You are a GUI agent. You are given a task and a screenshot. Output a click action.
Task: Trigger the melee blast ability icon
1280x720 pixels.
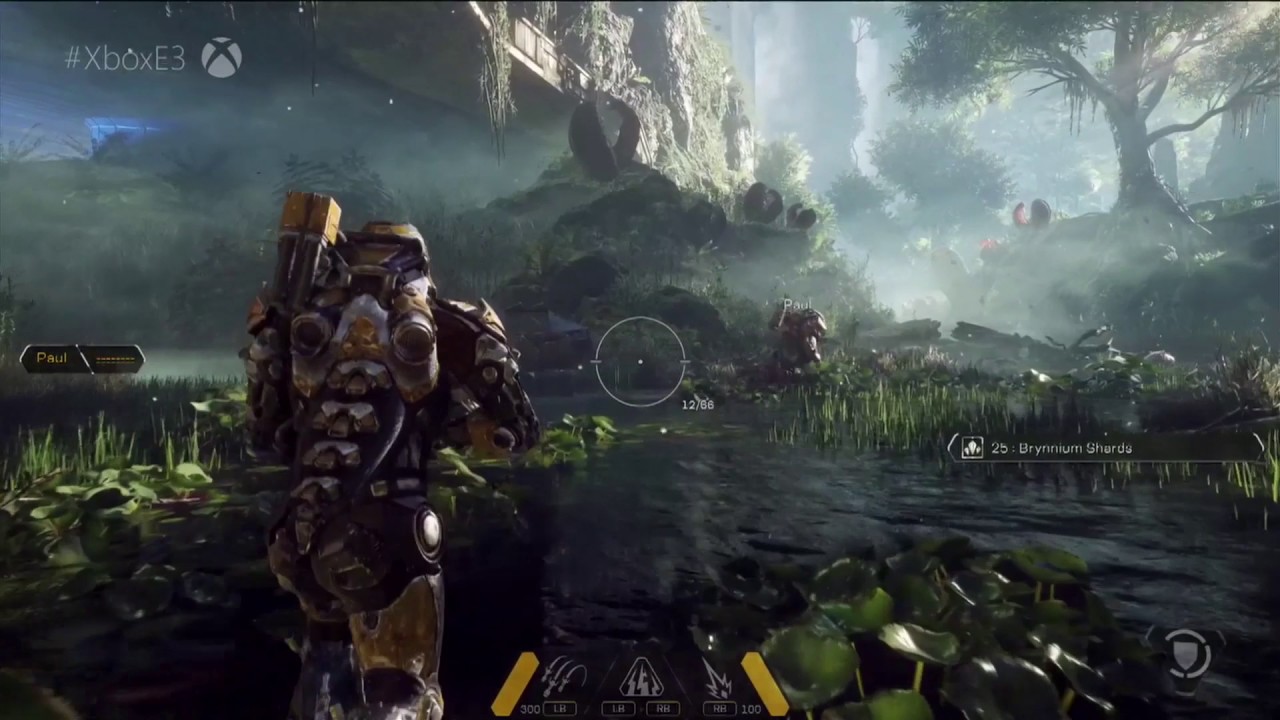pyautogui.click(x=716, y=675)
